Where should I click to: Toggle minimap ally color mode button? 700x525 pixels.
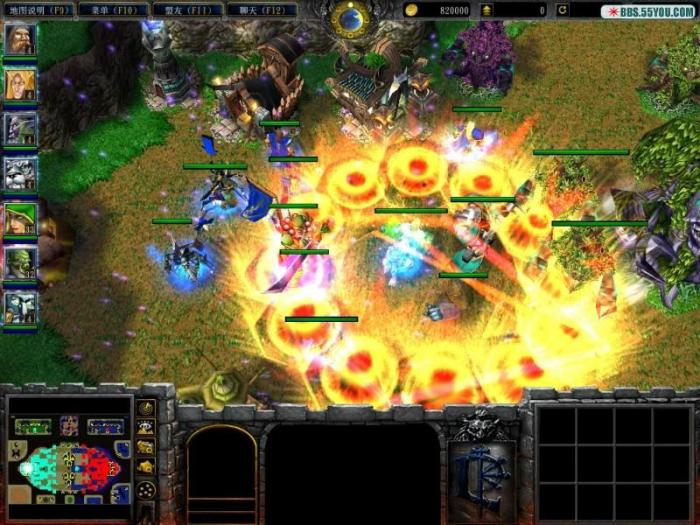point(146,449)
